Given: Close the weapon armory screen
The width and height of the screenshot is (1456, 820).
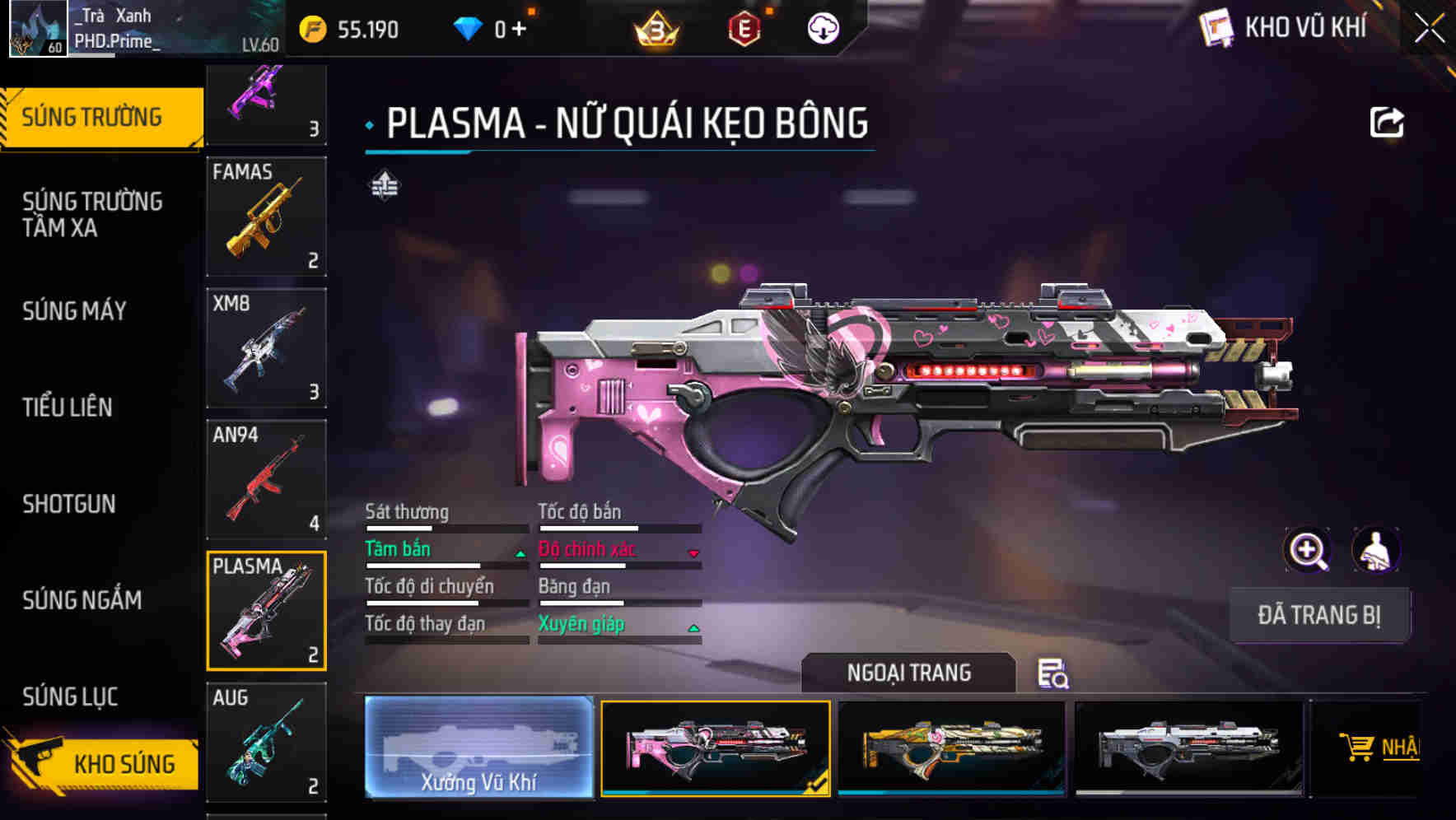Looking at the screenshot, I should [1430, 29].
